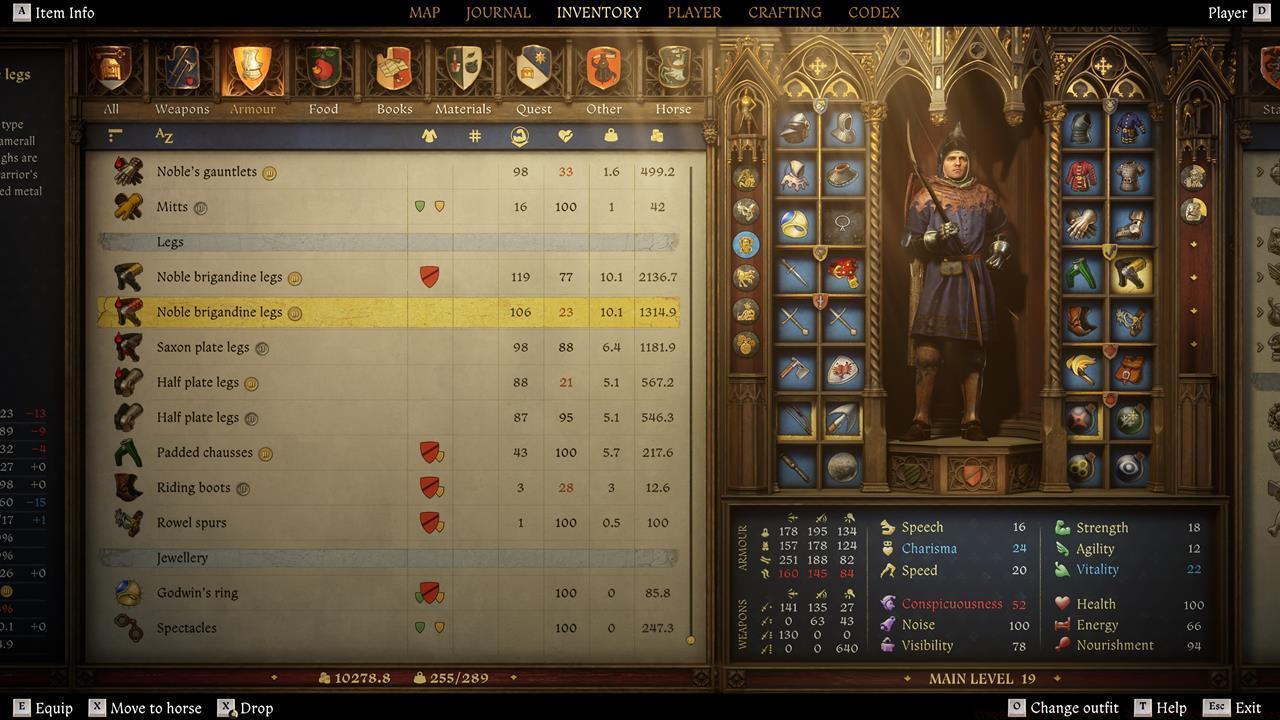Click the # quantity column header icon
The image size is (1280, 720).
click(474, 135)
